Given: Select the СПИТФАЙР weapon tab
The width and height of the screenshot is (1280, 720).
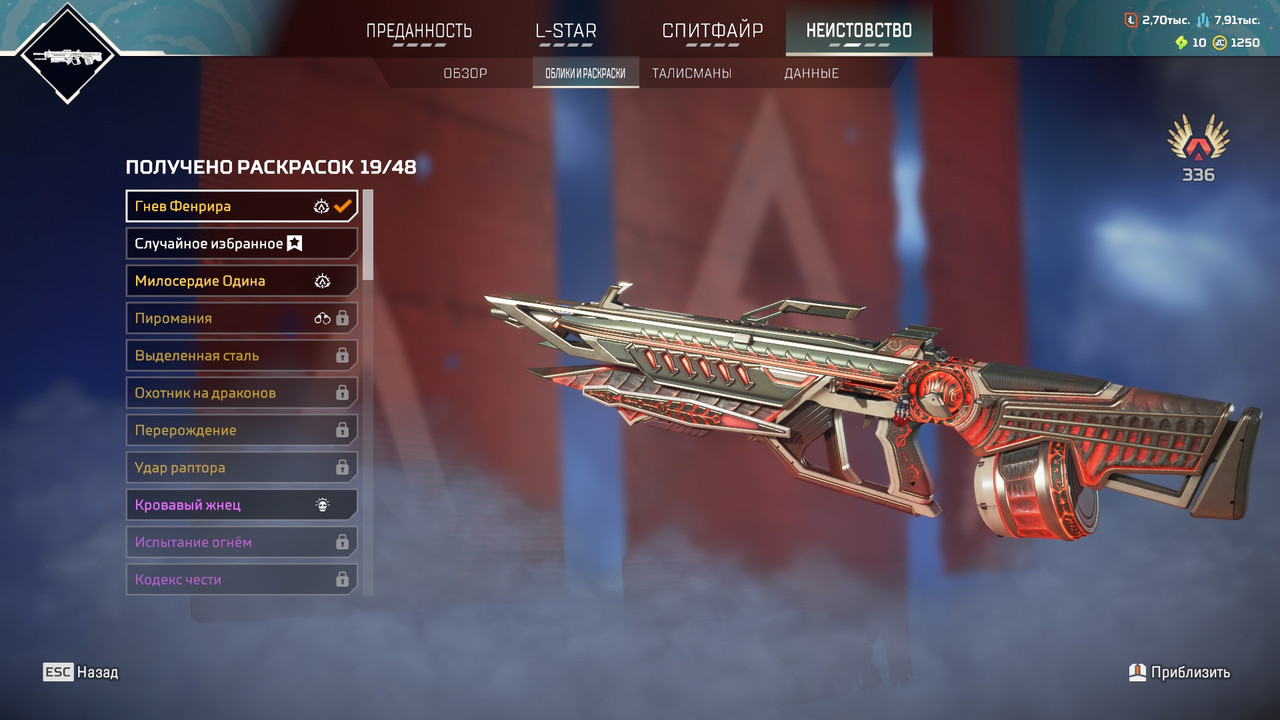Looking at the screenshot, I should pos(712,31).
